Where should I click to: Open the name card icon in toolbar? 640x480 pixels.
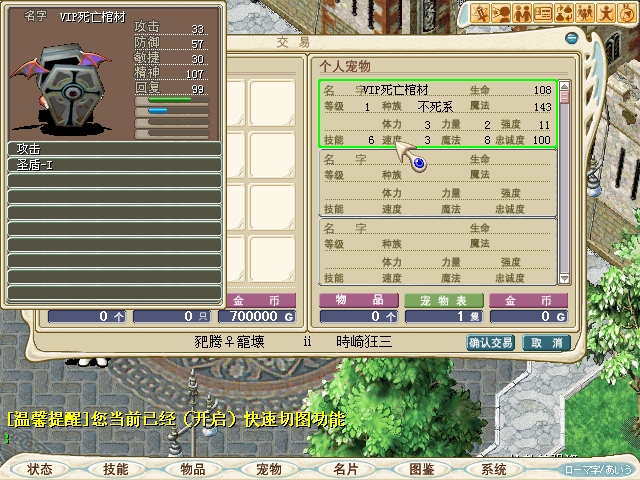tap(543, 13)
